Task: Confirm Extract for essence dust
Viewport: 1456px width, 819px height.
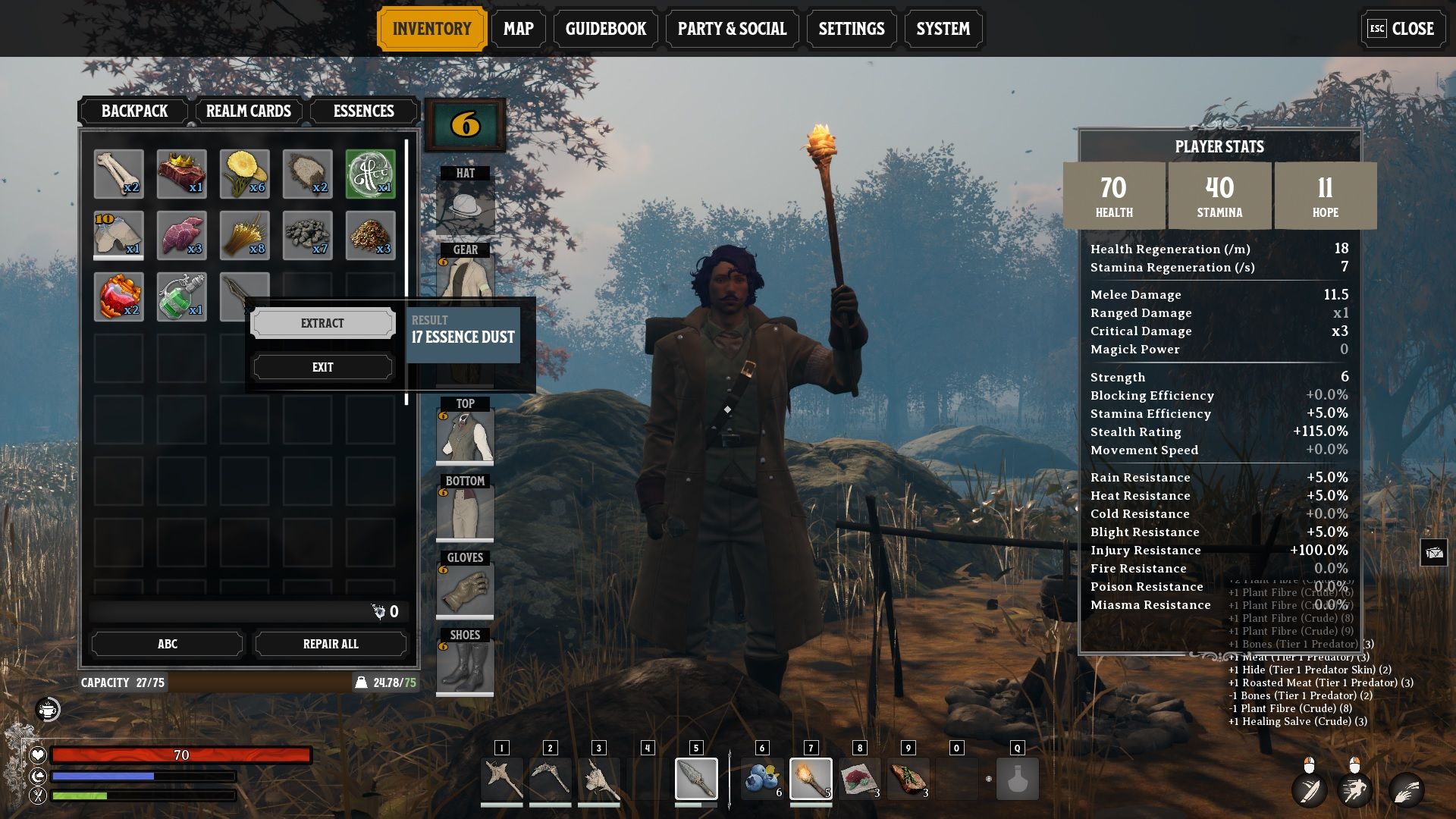Action: coord(322,323)
